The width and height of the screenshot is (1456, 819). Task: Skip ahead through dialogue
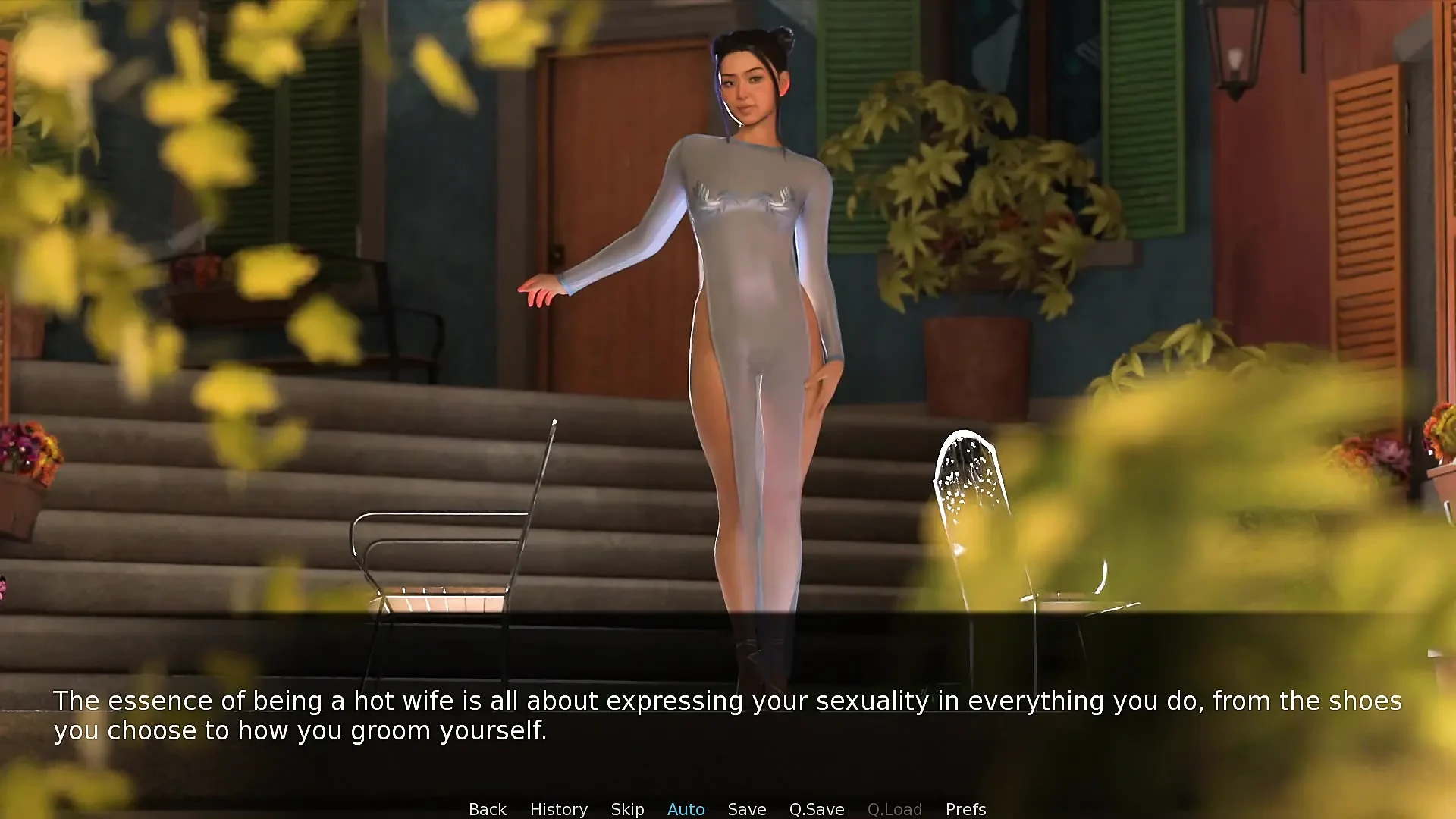tap(627, 809)
